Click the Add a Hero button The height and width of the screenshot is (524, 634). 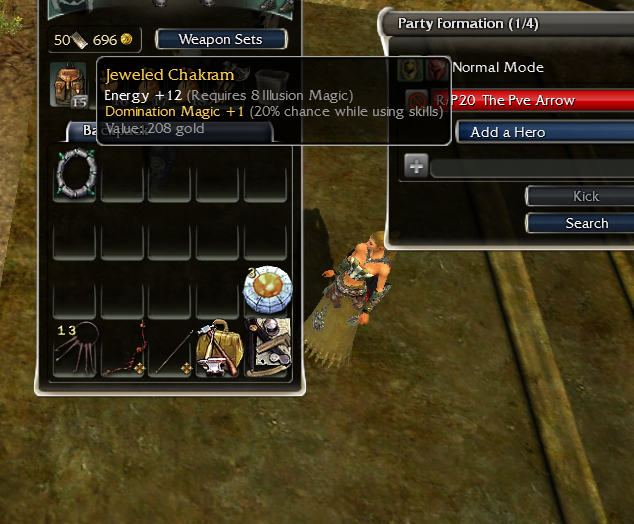[x=544, y=132]
